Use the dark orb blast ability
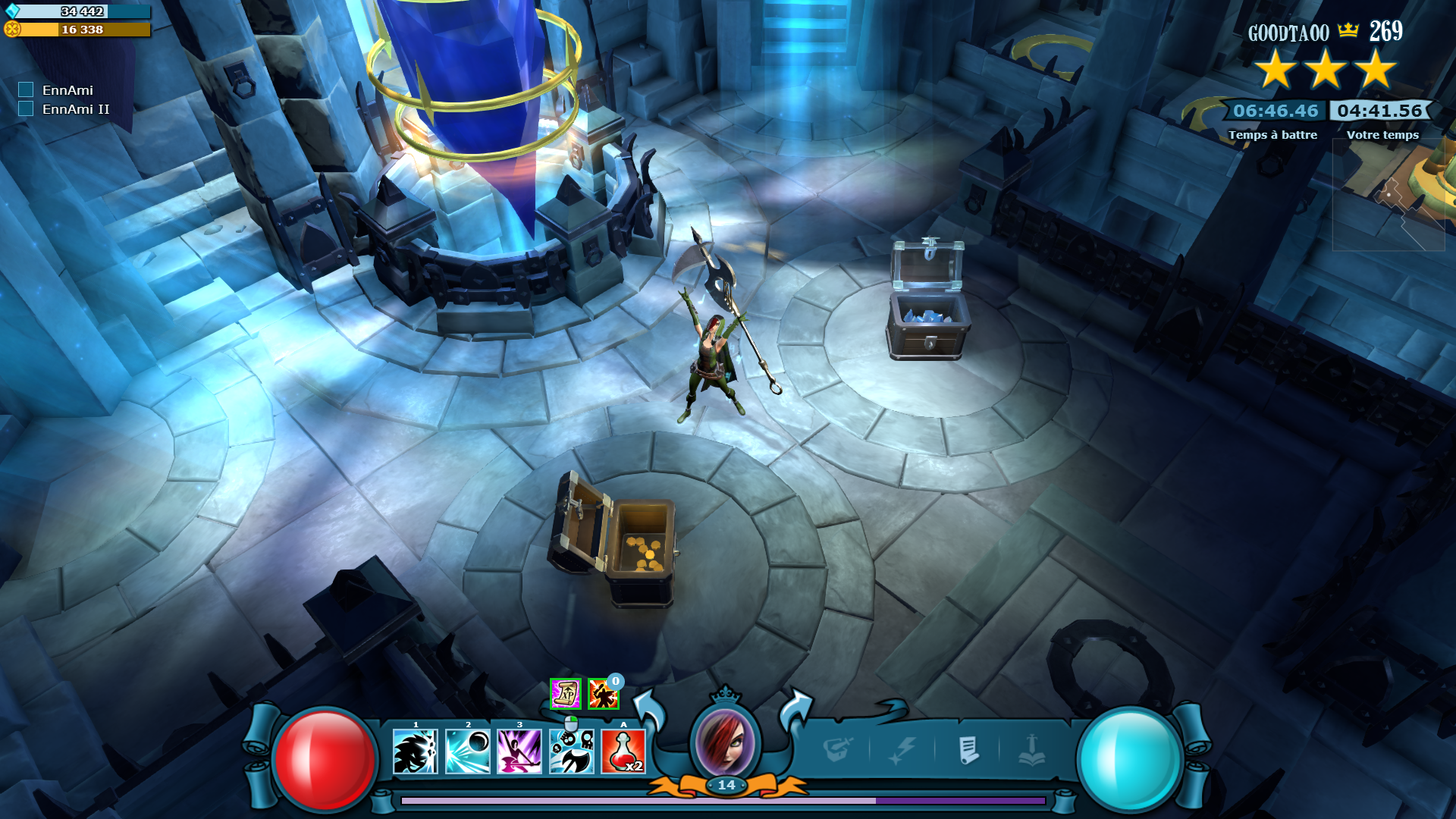This screenshot has height=819, width=1456. coord(467,751)
